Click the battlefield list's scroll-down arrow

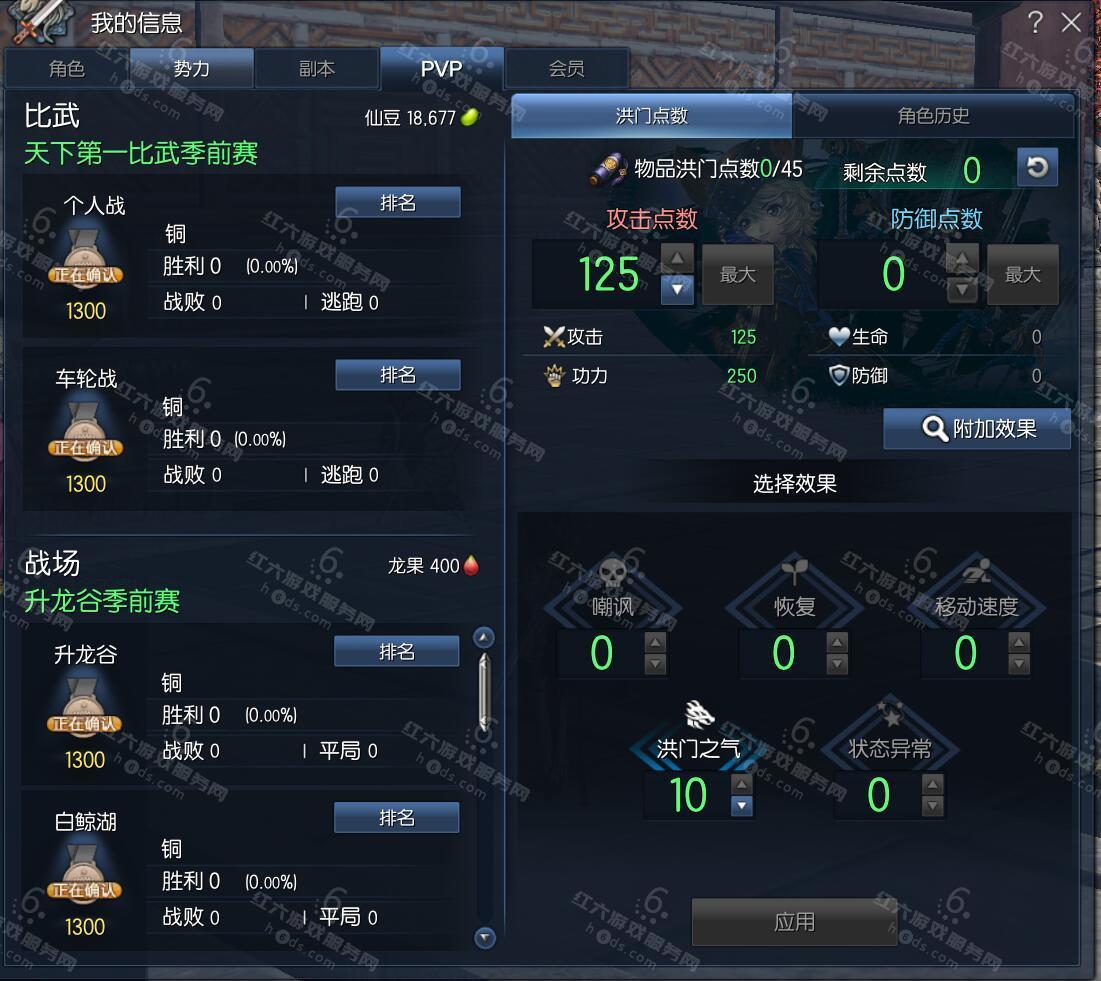(485, 937)
